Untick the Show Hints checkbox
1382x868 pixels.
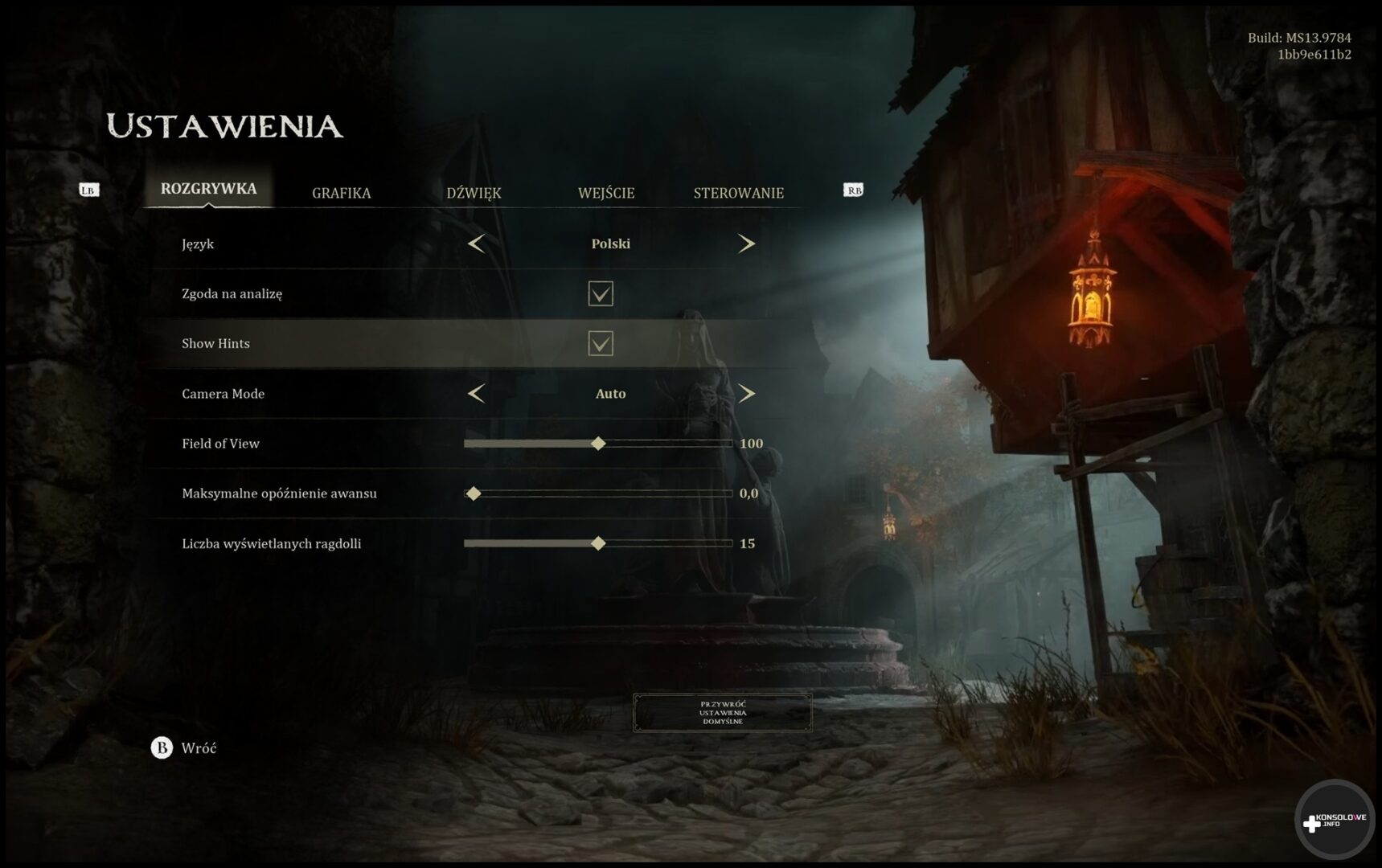[601, 343]
